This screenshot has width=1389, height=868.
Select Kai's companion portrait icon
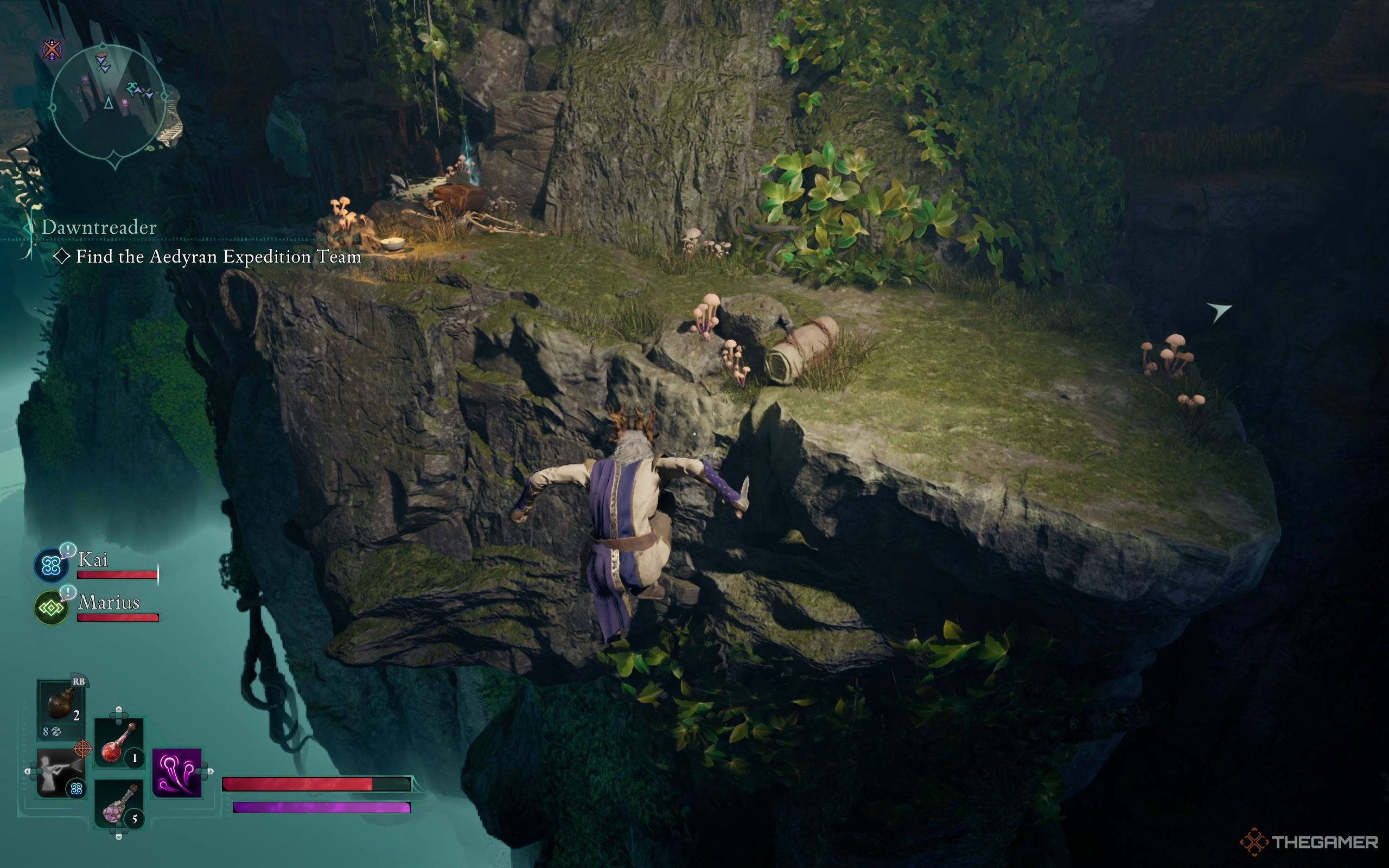coord(51,565)
